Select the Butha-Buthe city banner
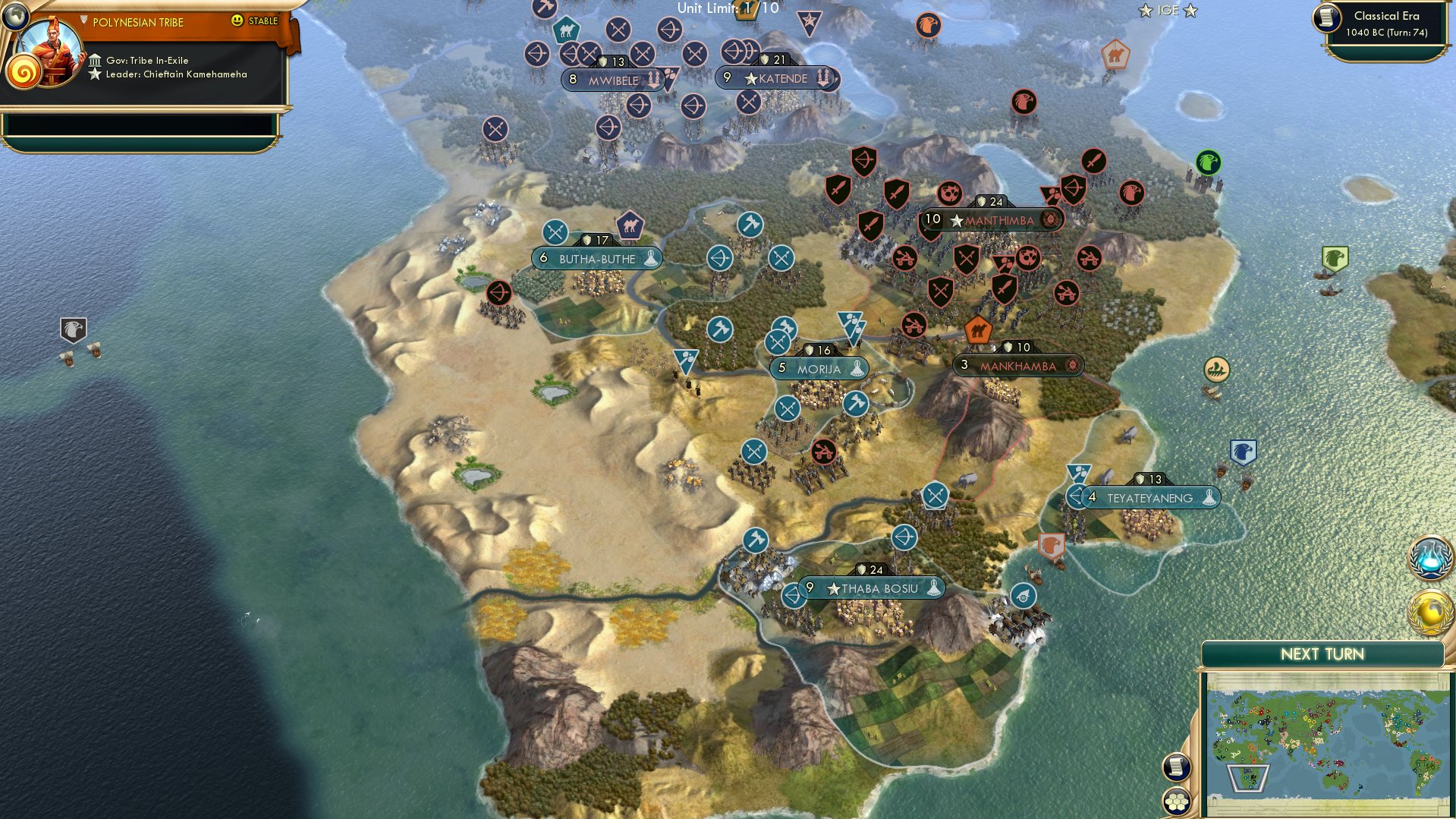This screenshot has width=1456, height=819. click(x=596, y=258)
